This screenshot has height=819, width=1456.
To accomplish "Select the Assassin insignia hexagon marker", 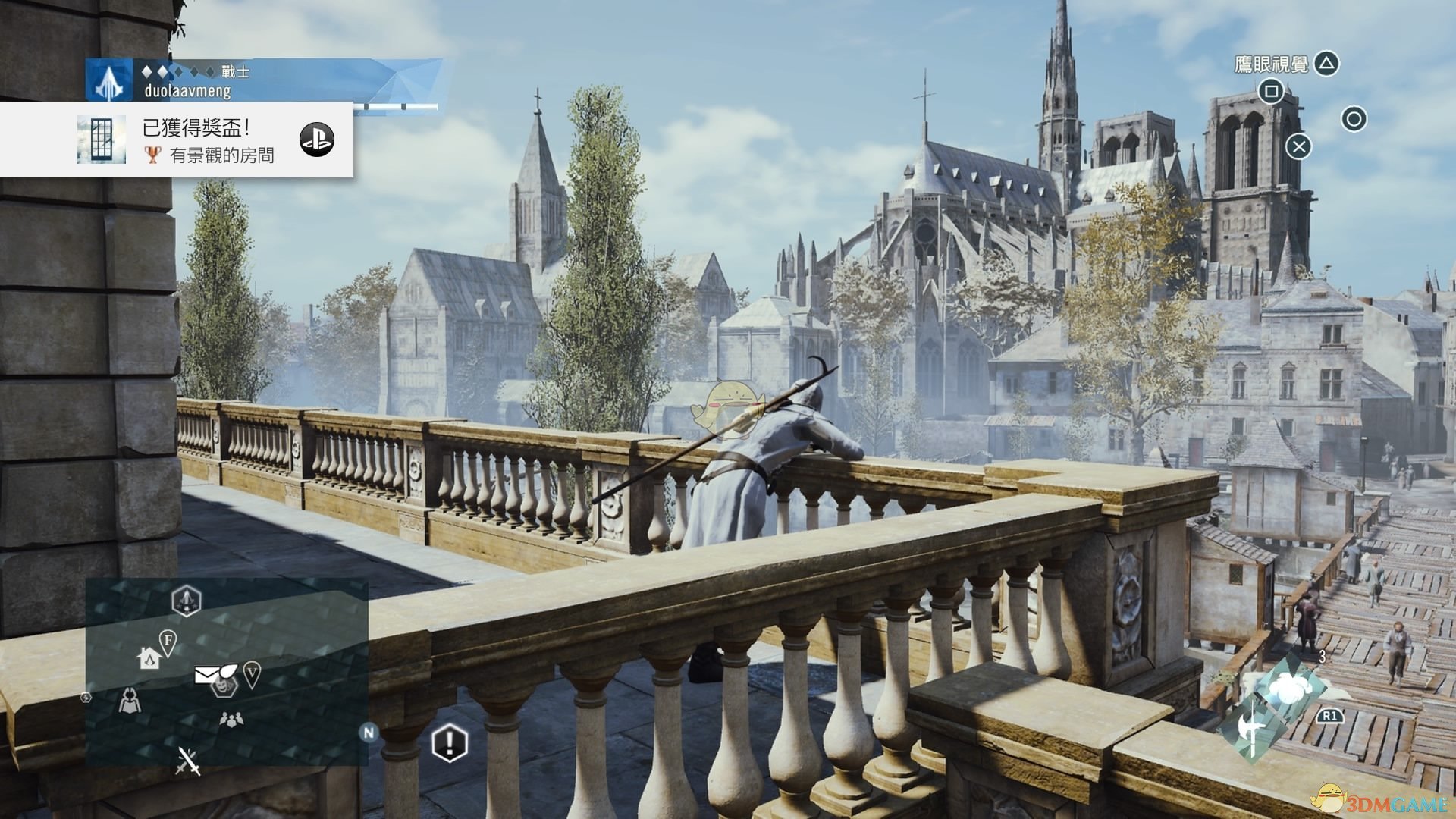I will [186, 601].
